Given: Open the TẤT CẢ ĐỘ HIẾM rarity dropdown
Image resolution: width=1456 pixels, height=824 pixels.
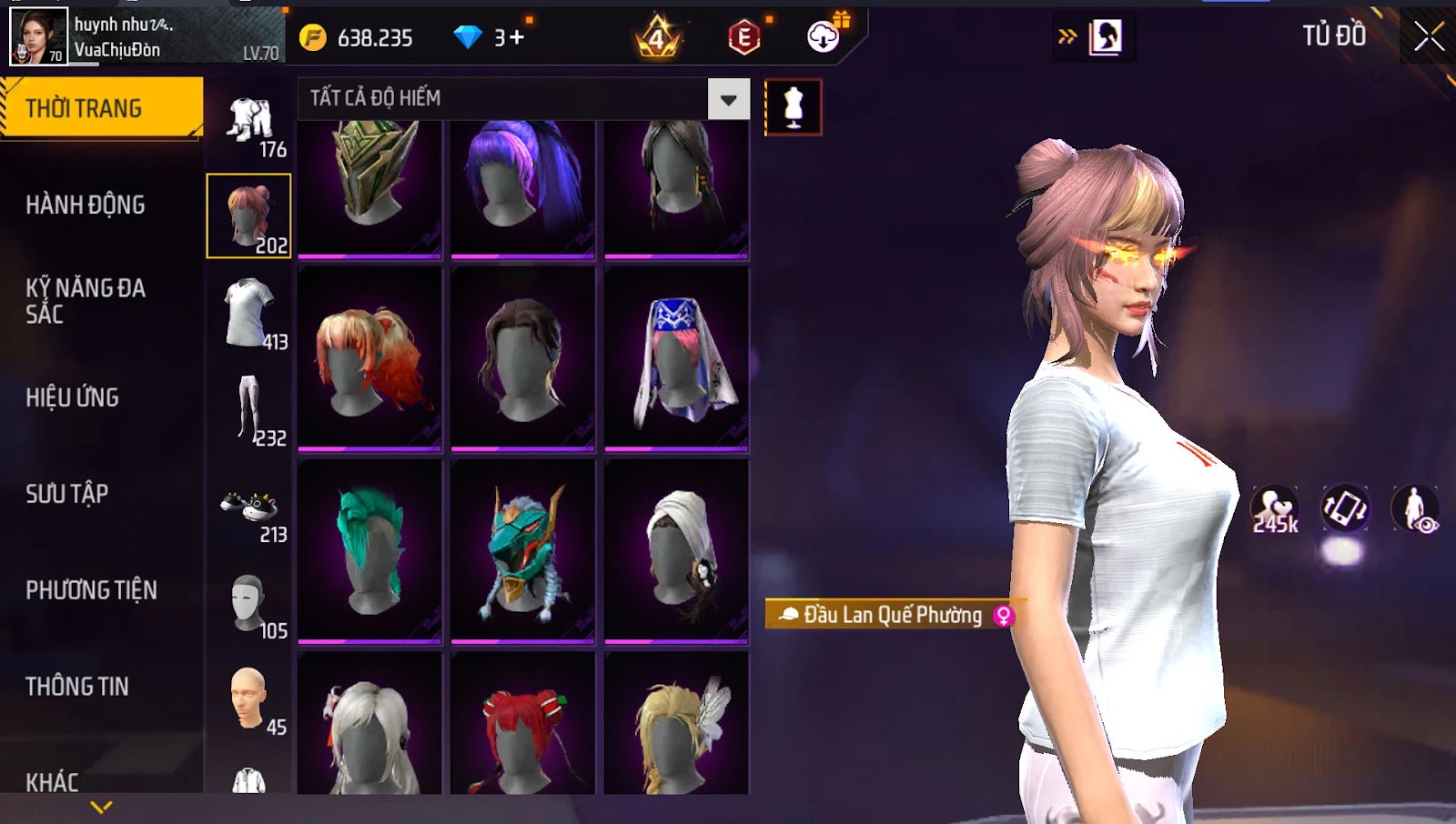Looking at the screenshot, I should (x=728, y=99).
